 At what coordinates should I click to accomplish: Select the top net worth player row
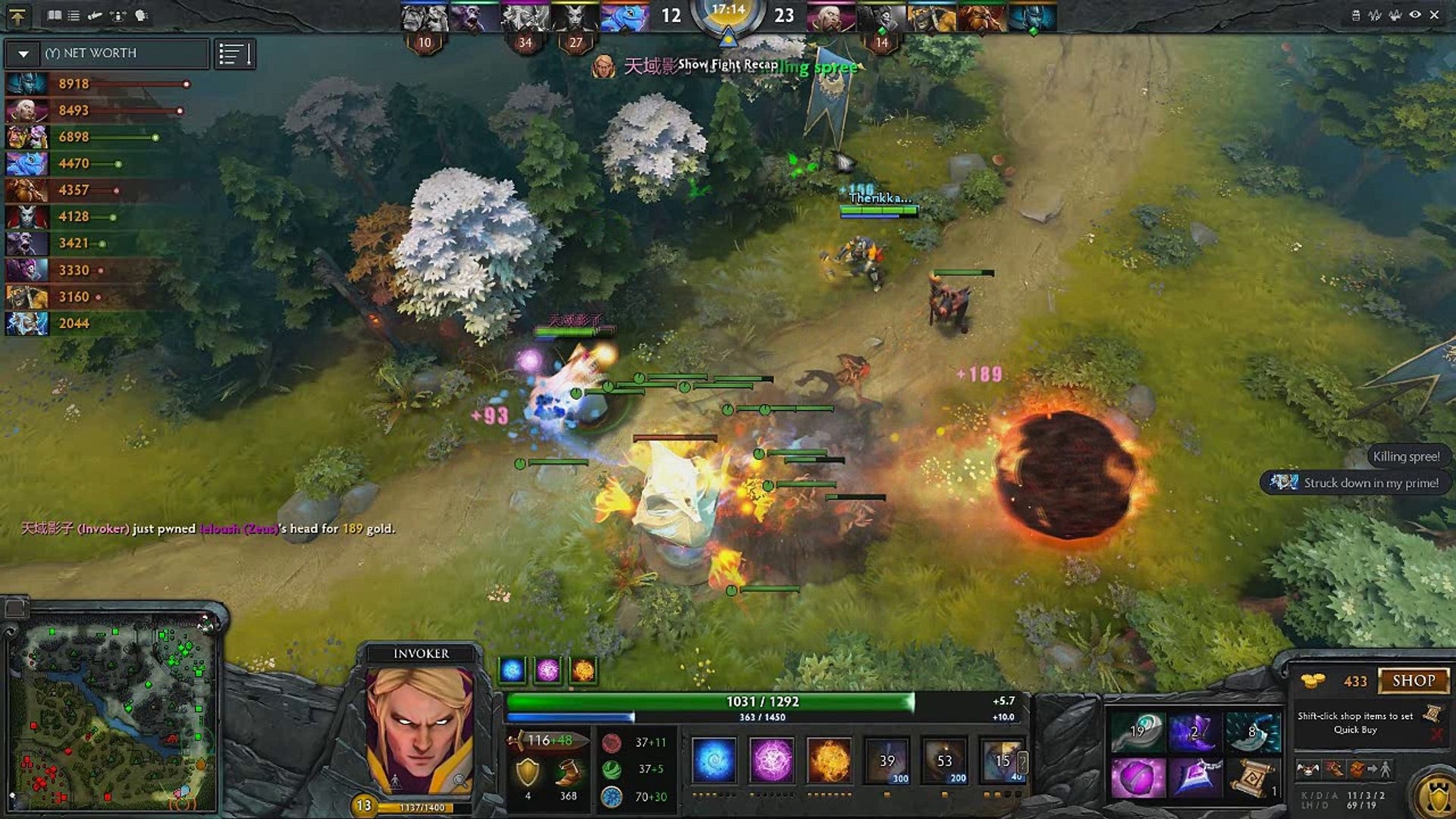click(99, 83)
